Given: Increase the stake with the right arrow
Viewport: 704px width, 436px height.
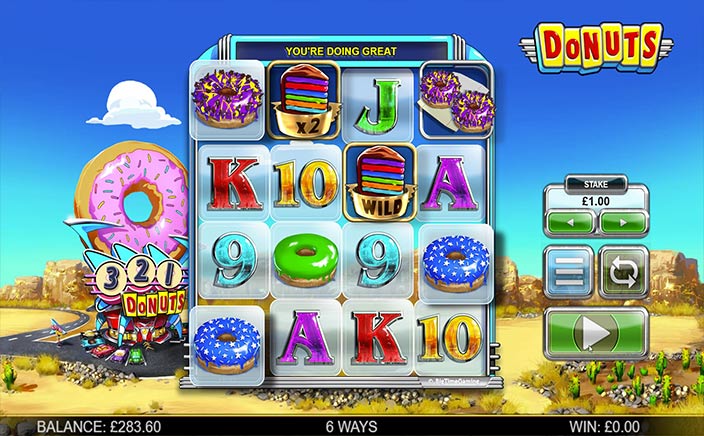Looking at the screenshot, I should [622, 222].
